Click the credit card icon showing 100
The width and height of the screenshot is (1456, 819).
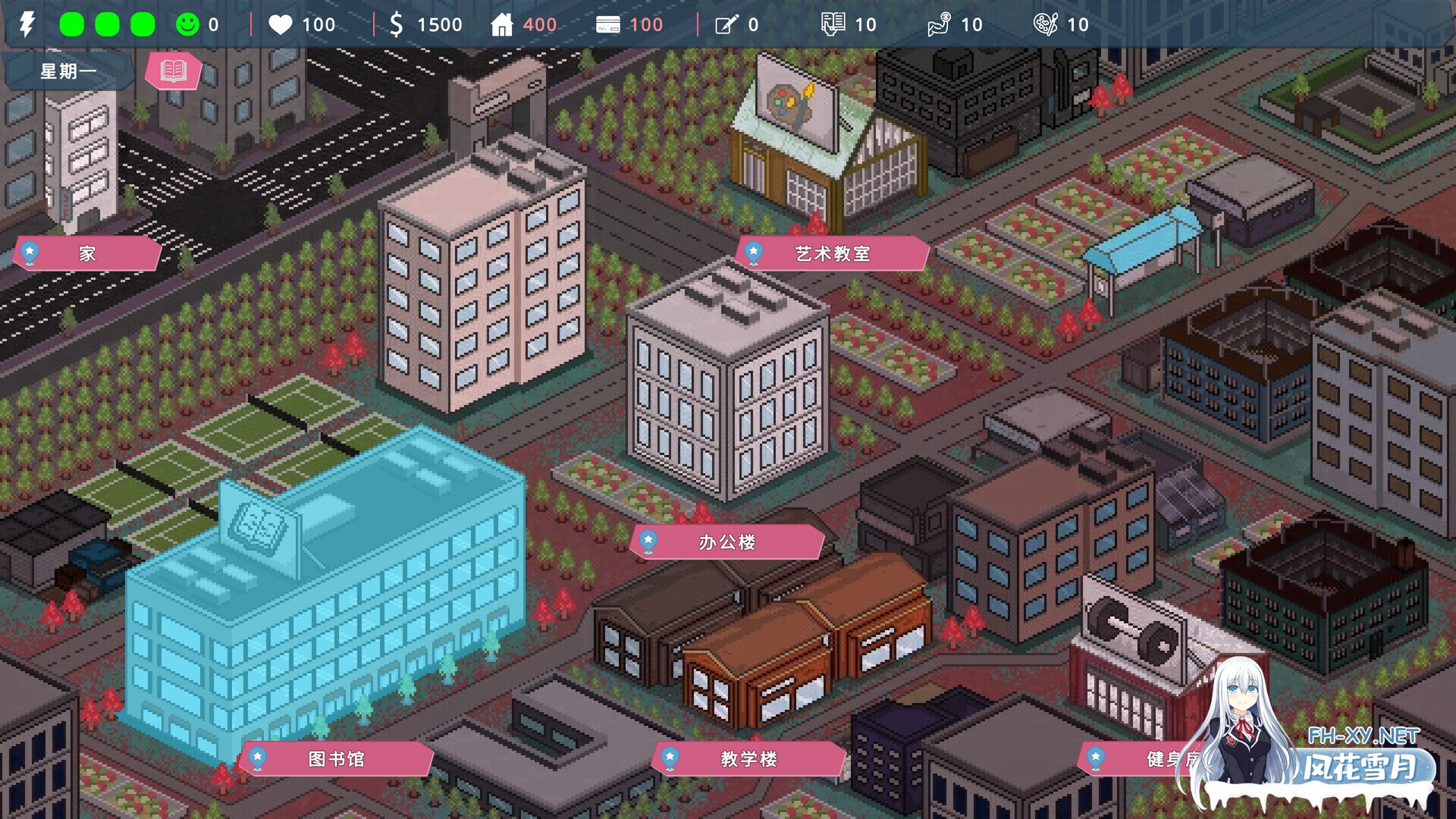[609, 24]
